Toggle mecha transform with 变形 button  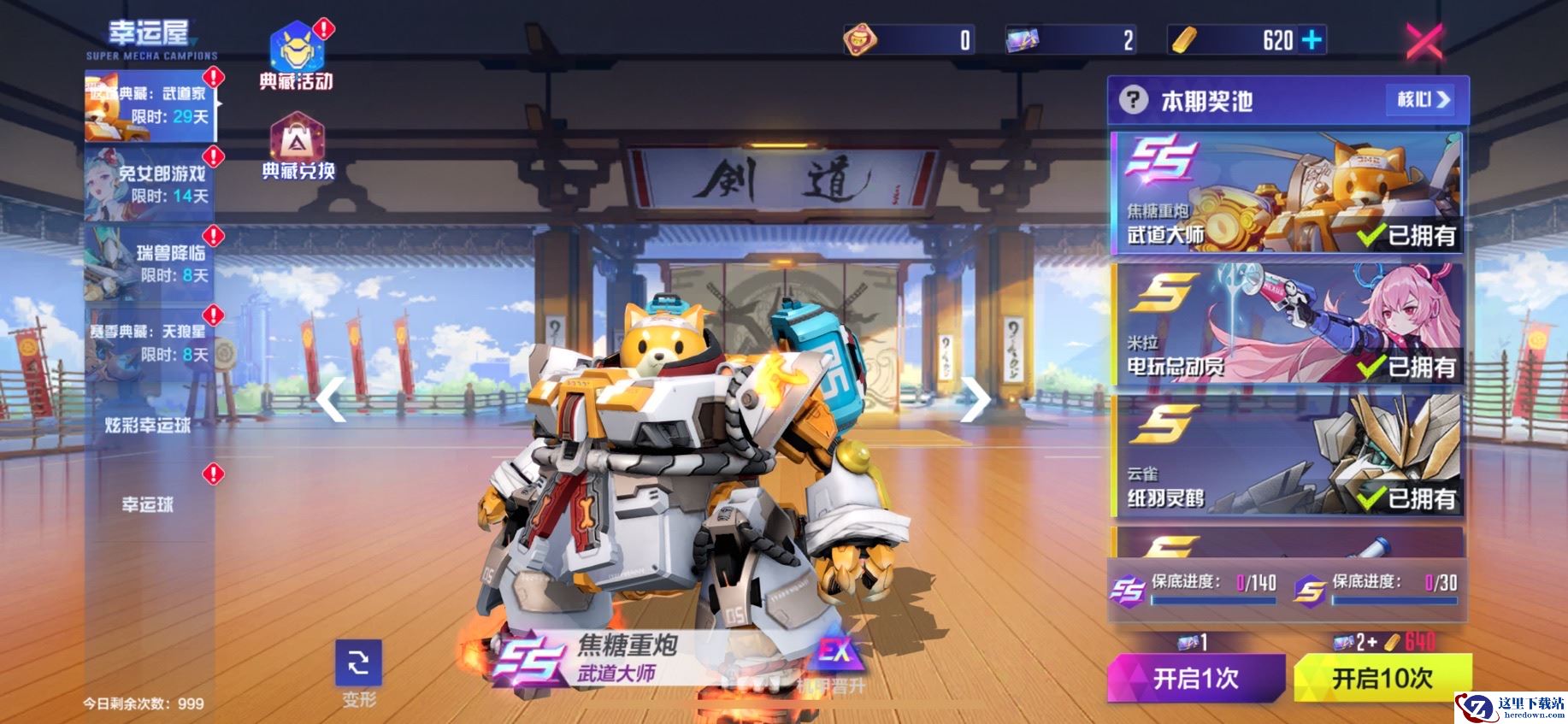tap(359, 673)
